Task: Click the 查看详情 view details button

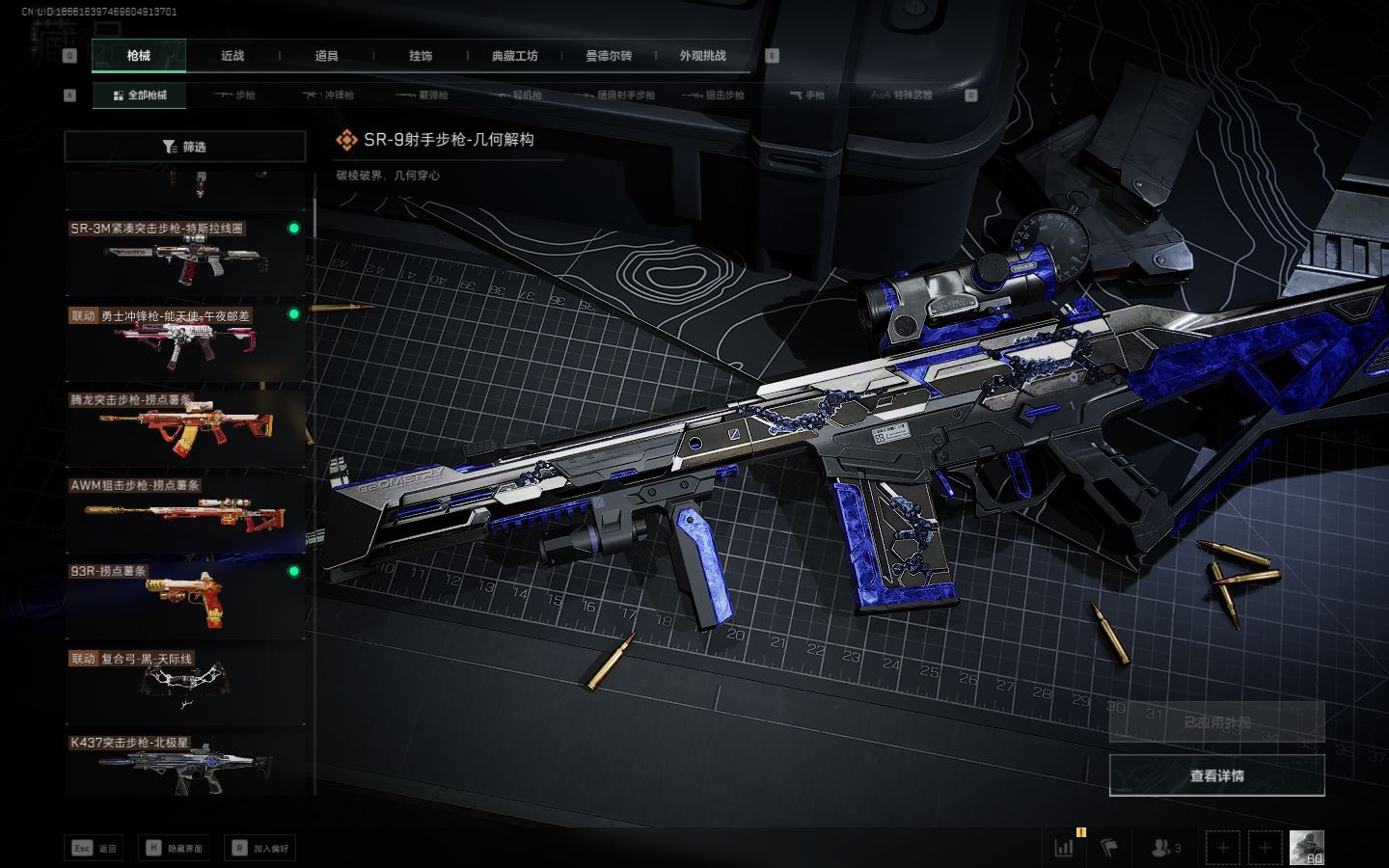Action: coord(1216,775)
